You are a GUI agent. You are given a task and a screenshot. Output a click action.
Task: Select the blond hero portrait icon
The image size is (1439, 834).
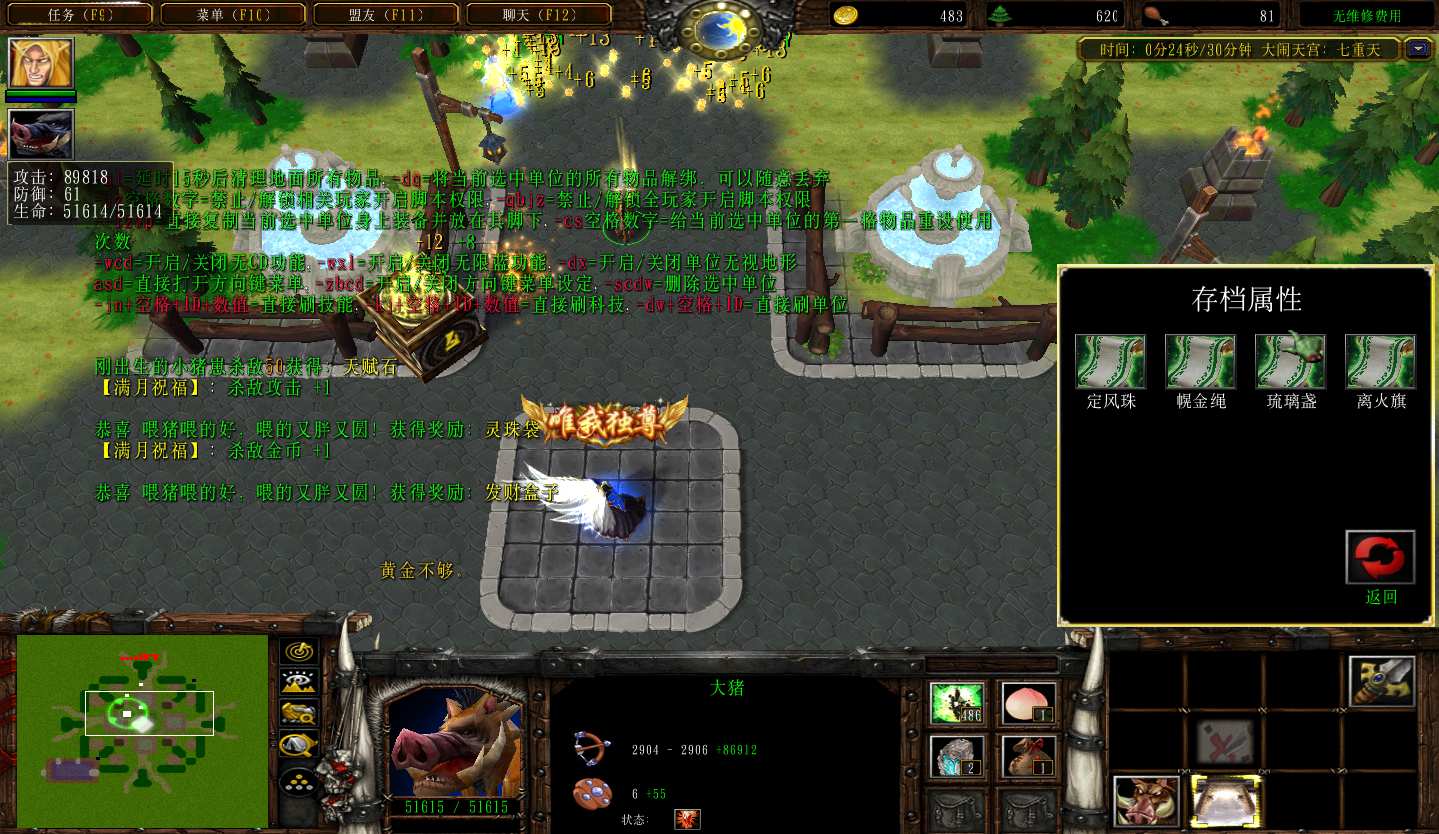pyautogui.click(x=41, y=64)
